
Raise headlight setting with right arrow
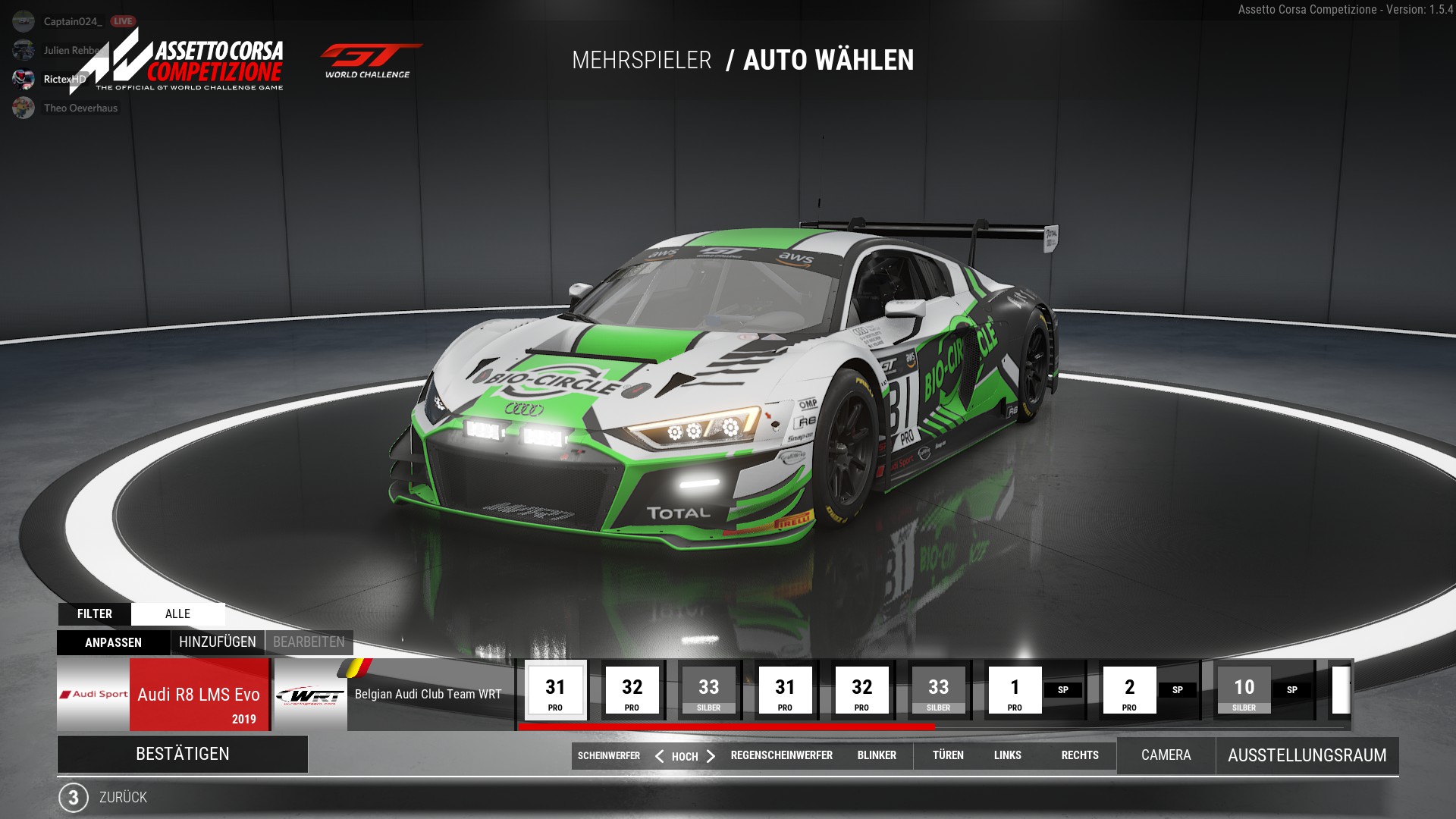point(711,756)
